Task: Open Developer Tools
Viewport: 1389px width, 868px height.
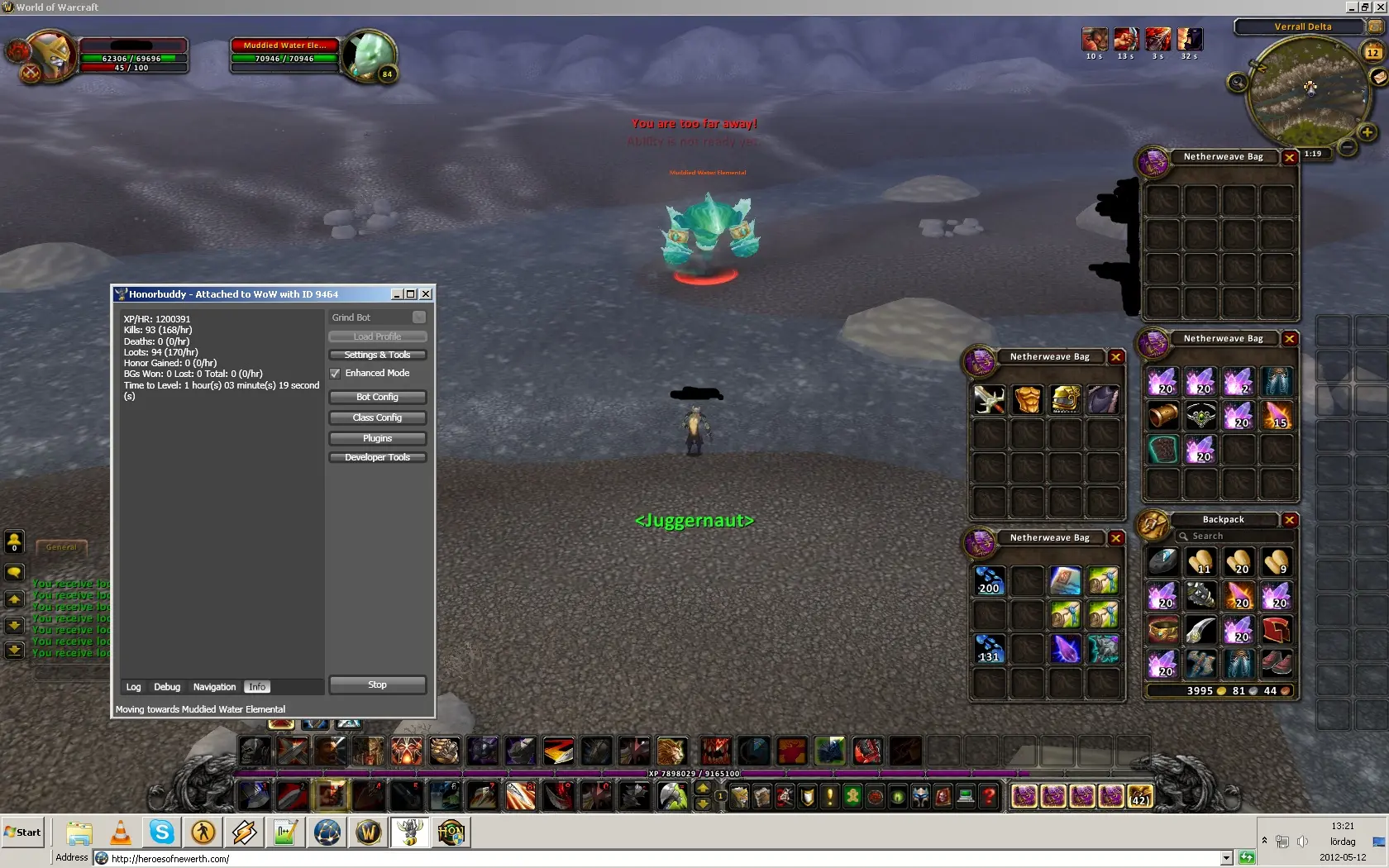Action: pyautogui.click(x=377, y=457)
